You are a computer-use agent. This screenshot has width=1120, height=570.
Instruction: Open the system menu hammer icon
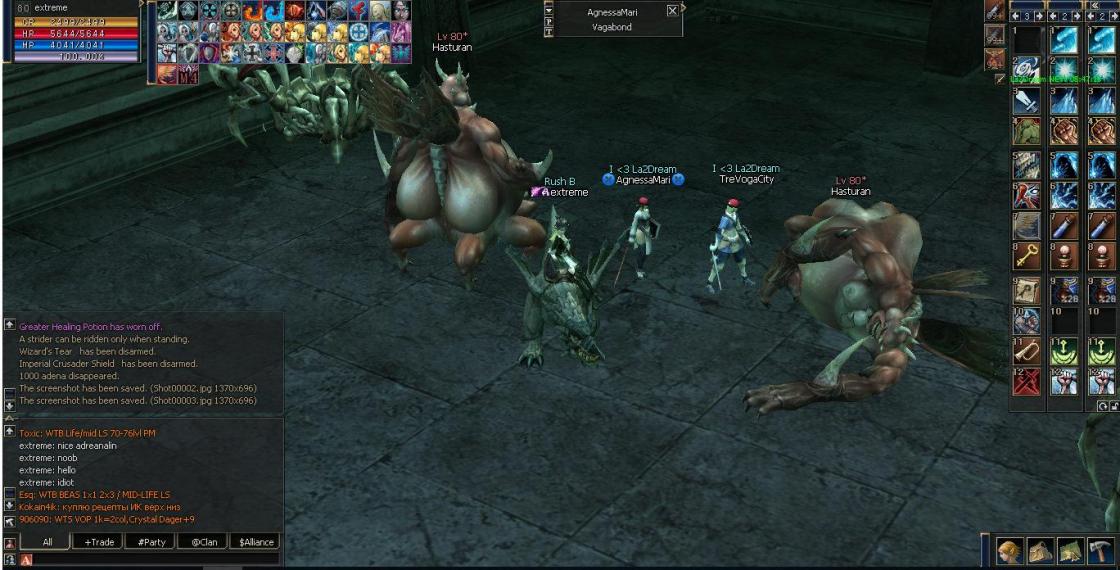pyautogui.click(x=1100, y=550)
